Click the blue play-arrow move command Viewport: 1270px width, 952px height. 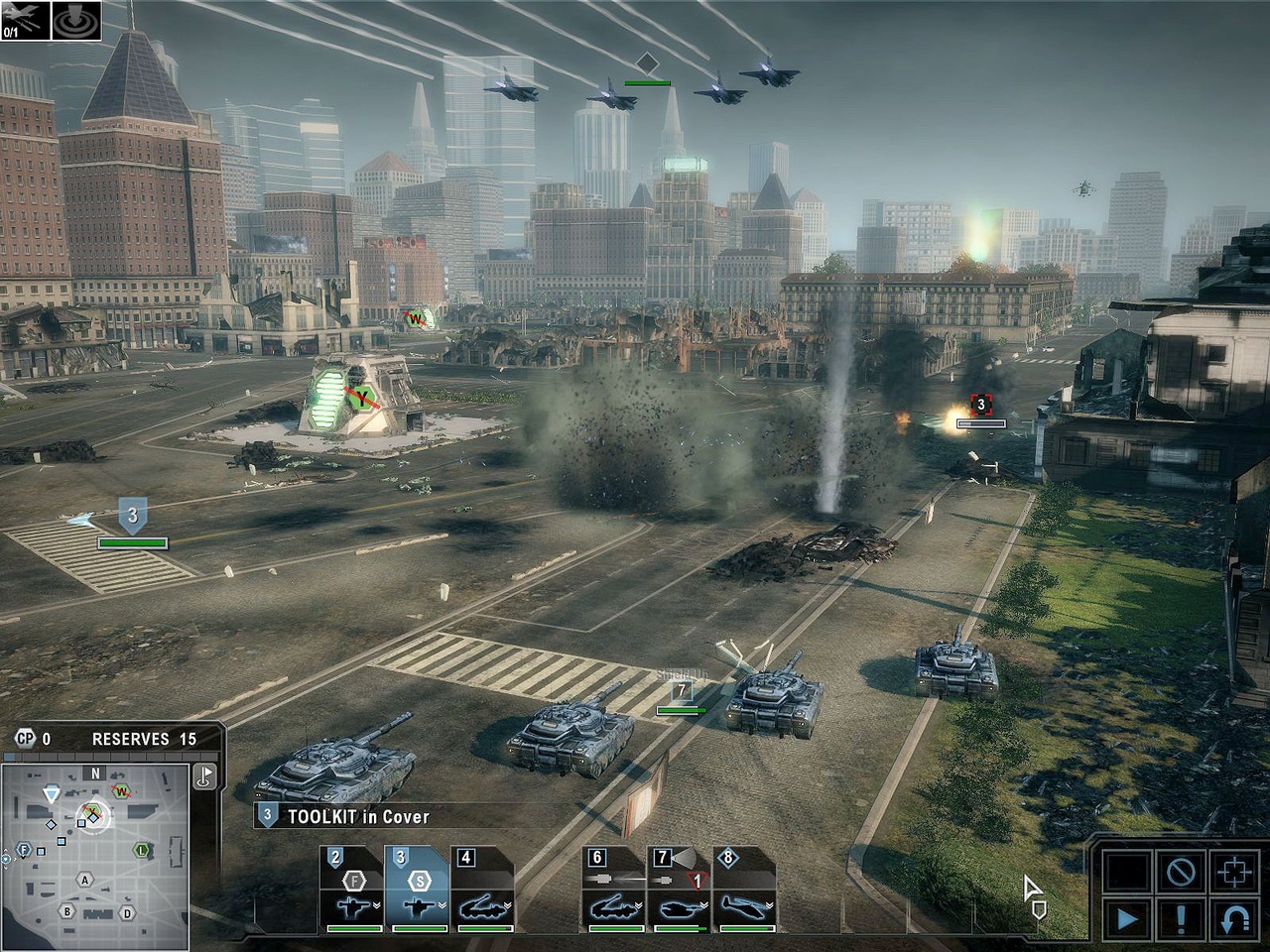(1126, 919)
